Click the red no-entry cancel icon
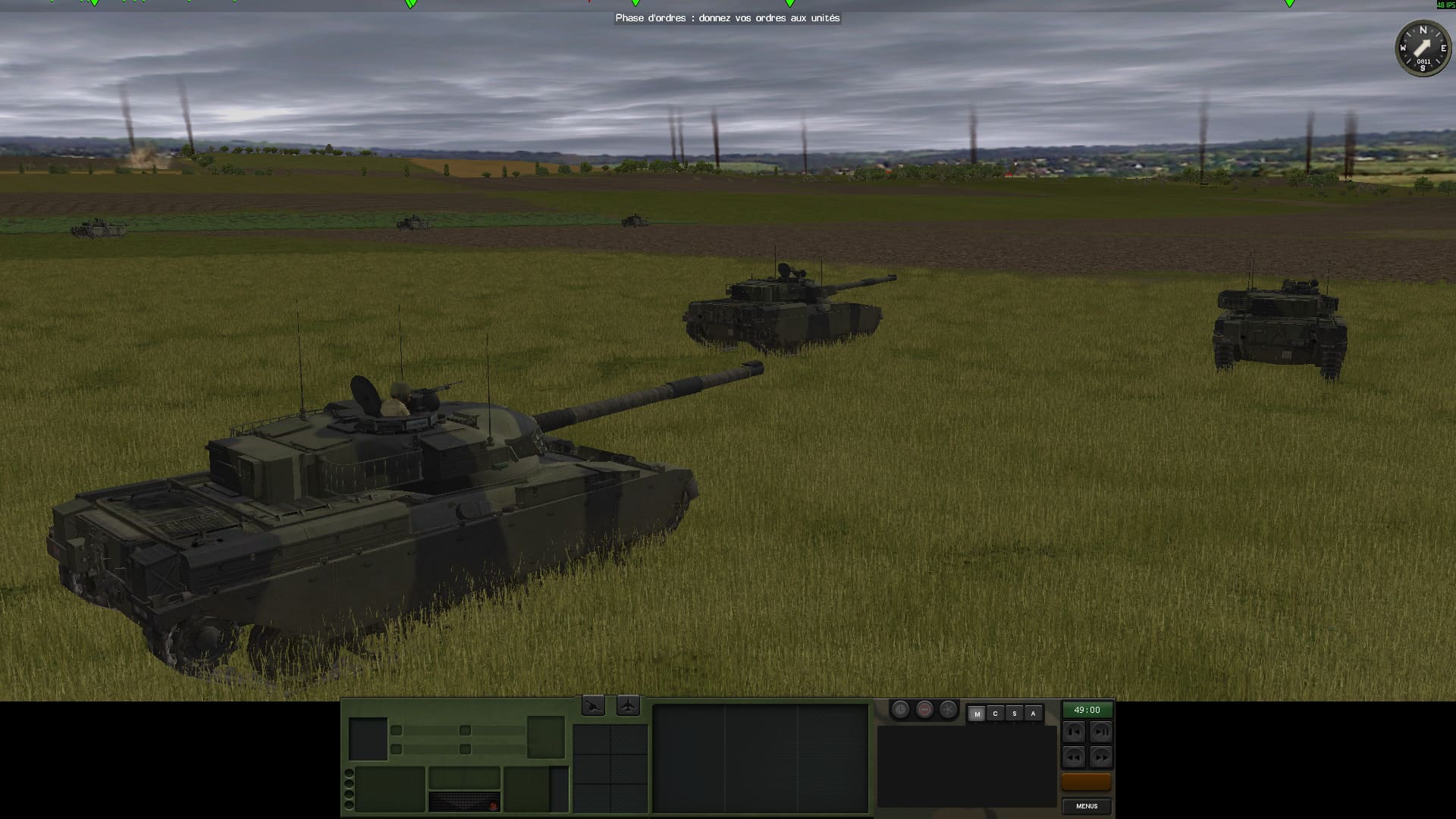 [x=924, y=710]
